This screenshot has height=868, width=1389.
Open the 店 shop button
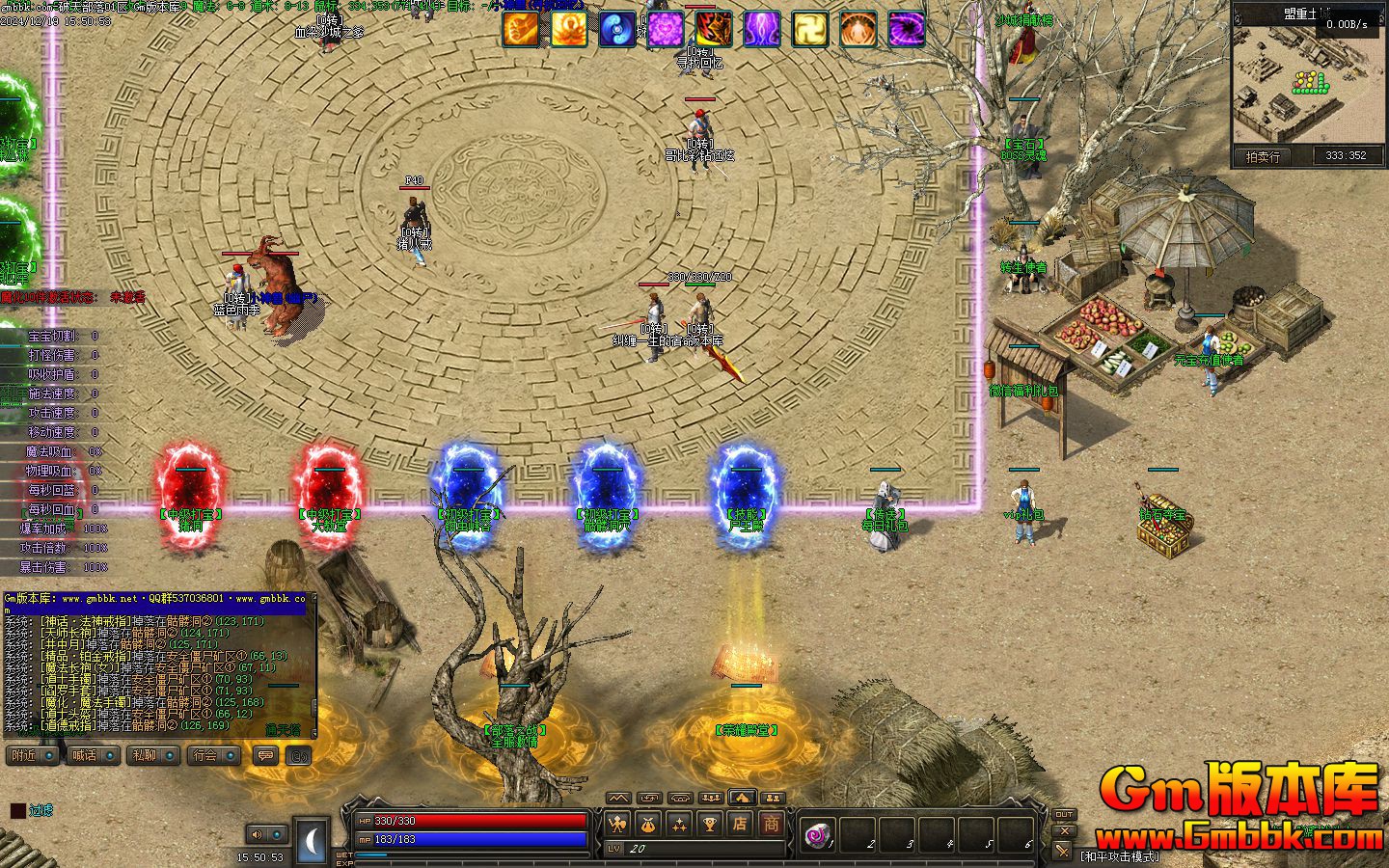coord(741,824)
